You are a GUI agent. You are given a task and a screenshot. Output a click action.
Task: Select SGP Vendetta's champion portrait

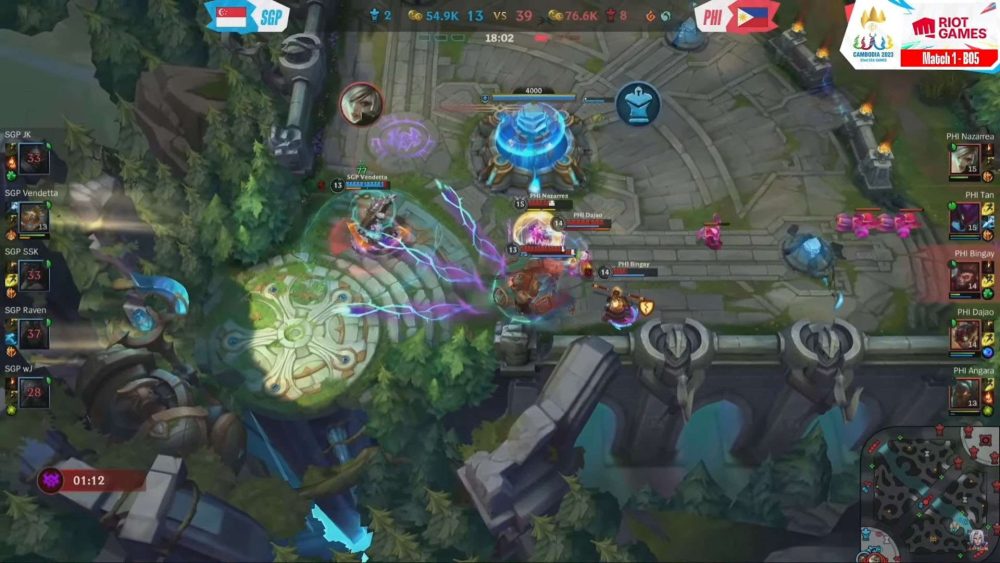[33, 217]
